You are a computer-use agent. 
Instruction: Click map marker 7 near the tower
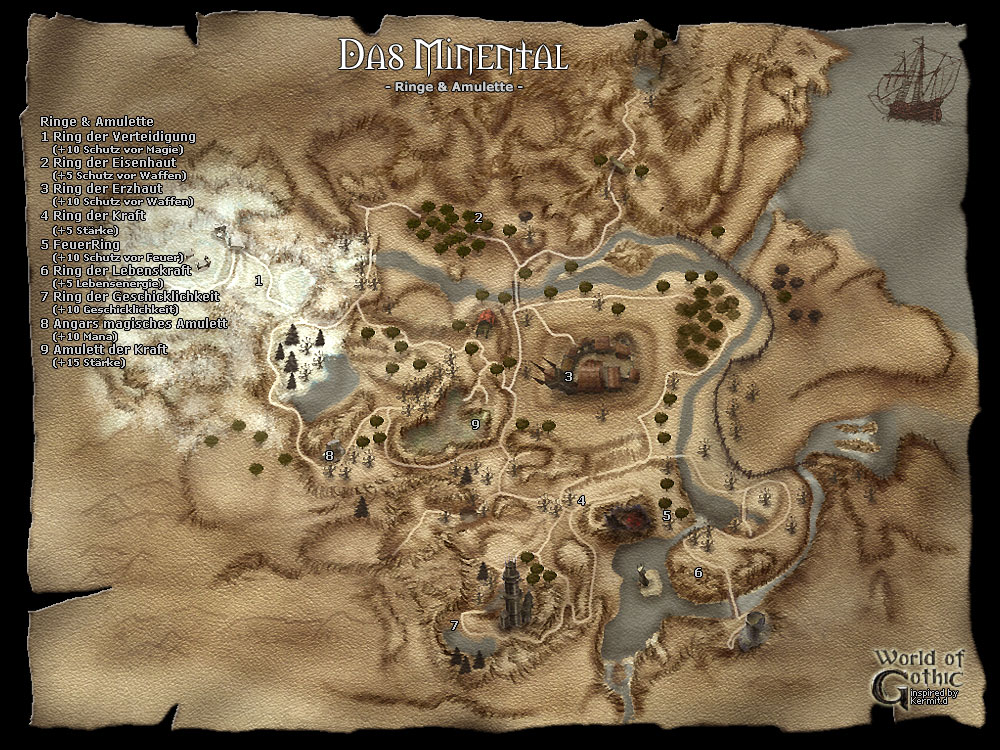[x=454, y=626]
